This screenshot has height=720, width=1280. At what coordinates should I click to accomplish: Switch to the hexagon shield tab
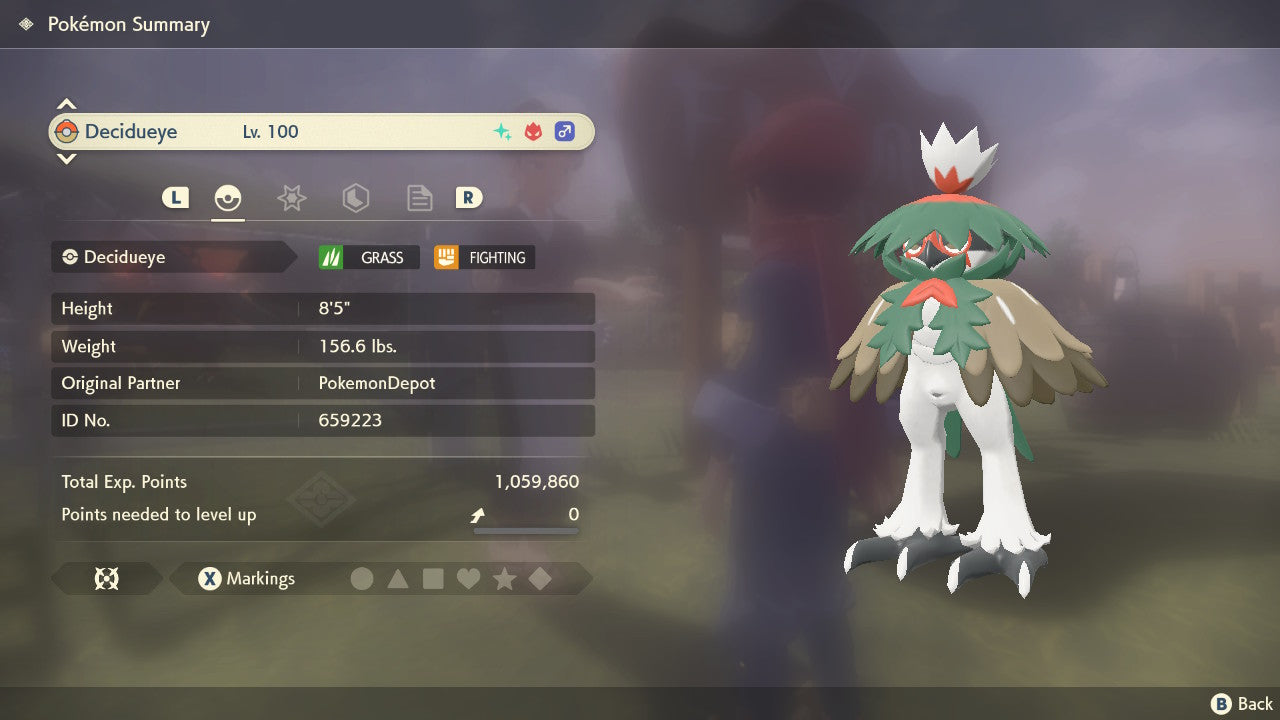pyautogui.click(x=355, y=198)
